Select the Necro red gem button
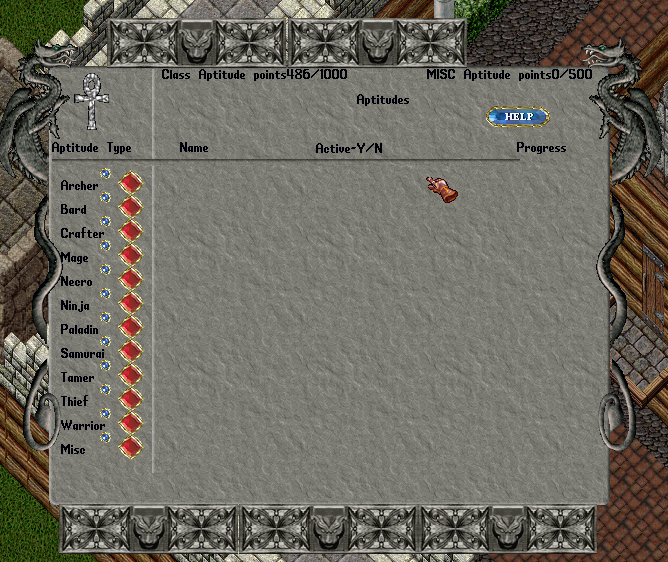Screen dimensions: 668x562 (131, 281)
